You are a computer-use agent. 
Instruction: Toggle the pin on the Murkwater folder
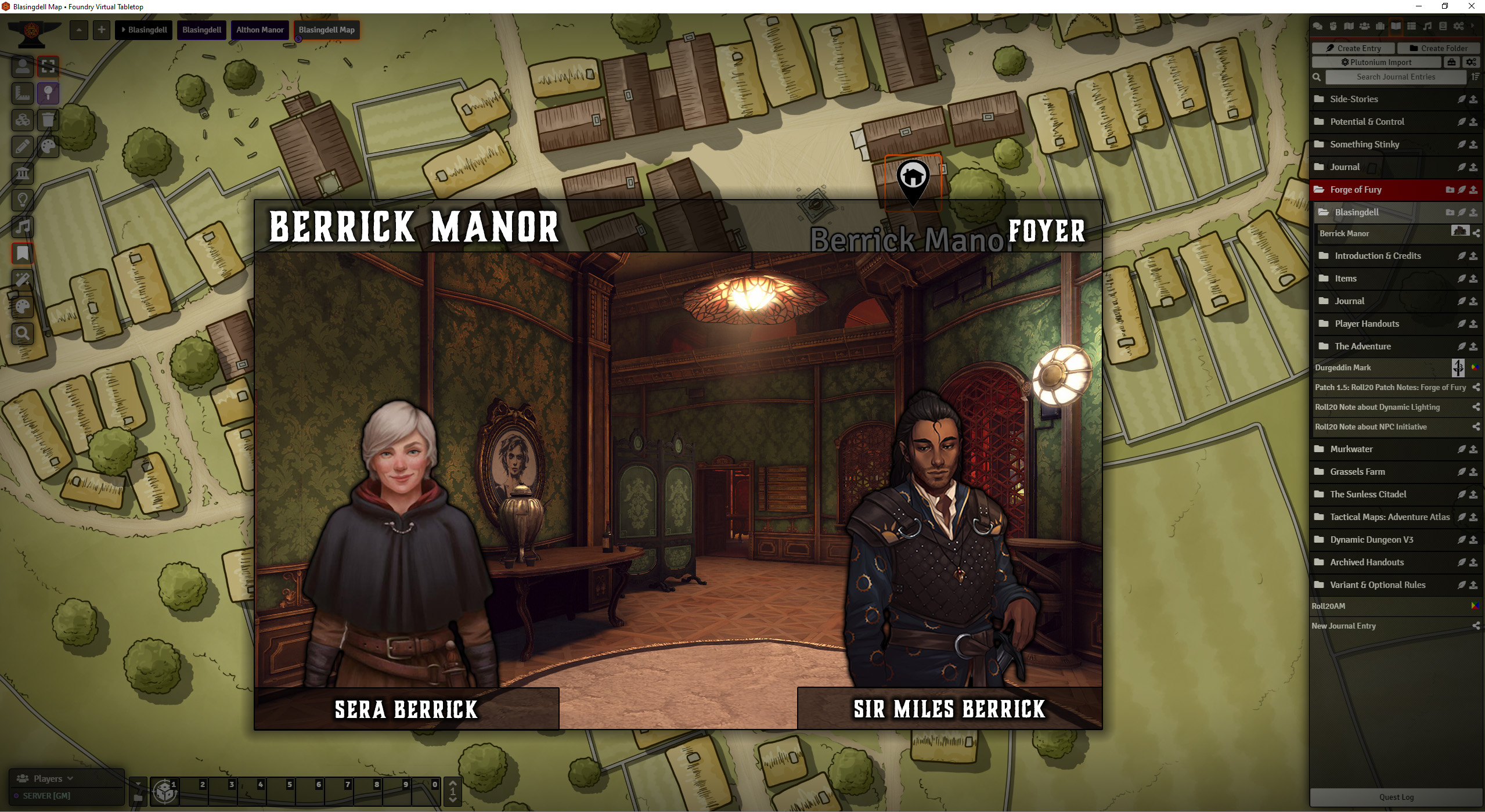(1460, 449)
